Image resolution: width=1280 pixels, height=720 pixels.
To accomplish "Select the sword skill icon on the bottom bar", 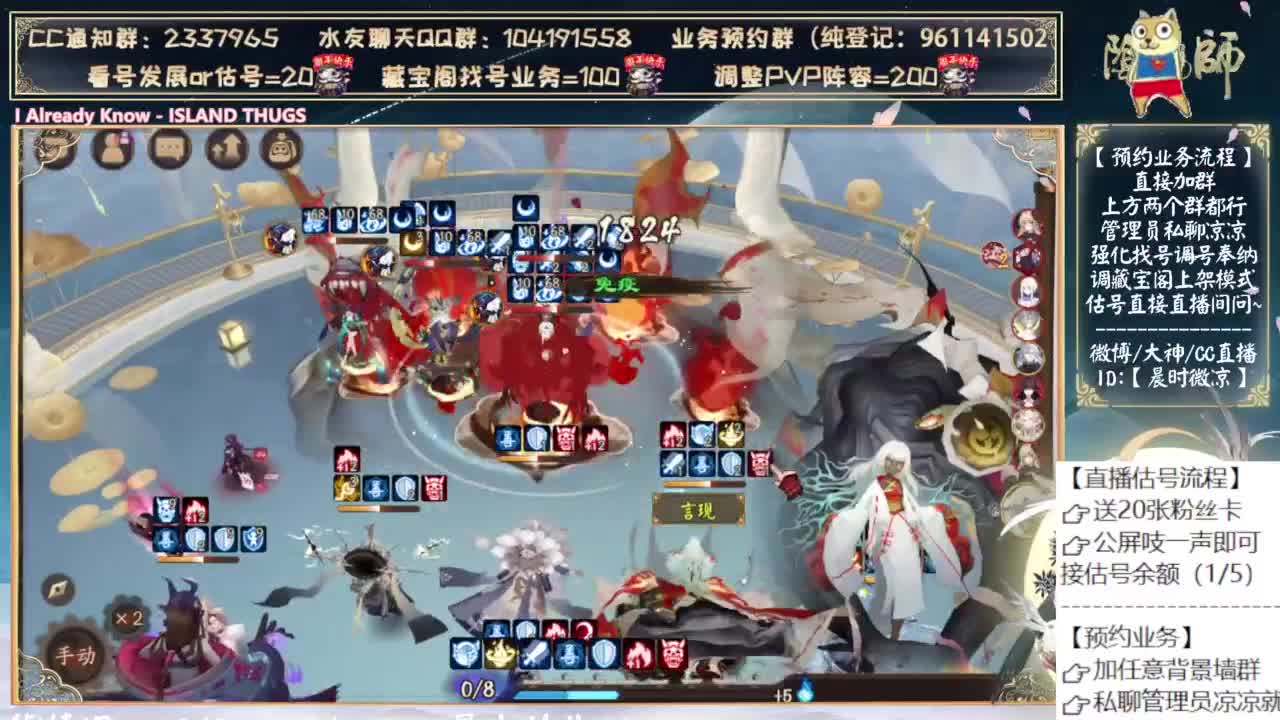I will (x=535, y=652).
